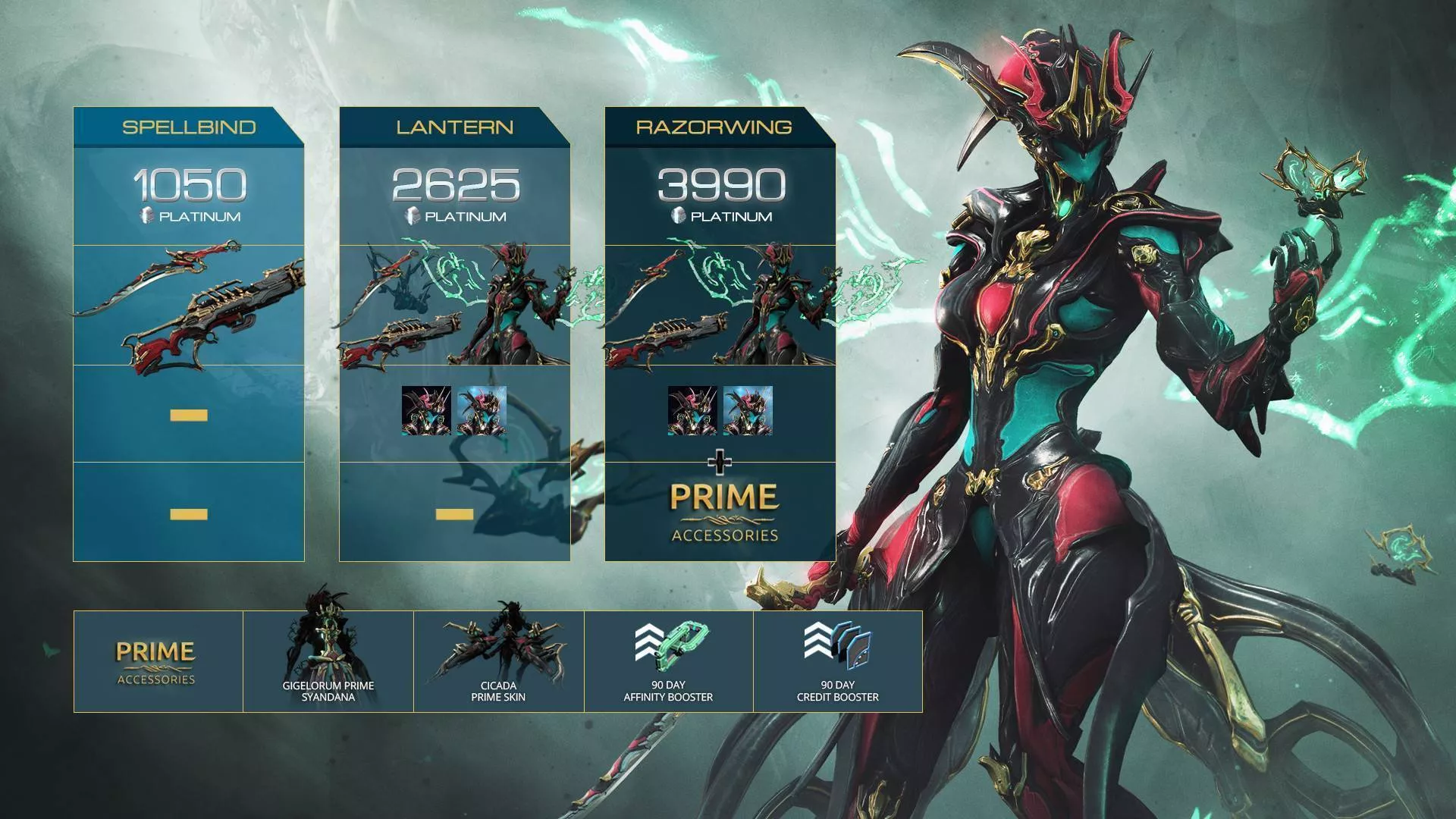Select the 90 Day Affinity Booster
The image size is (1456, 819).
click(x=668, y=661)
